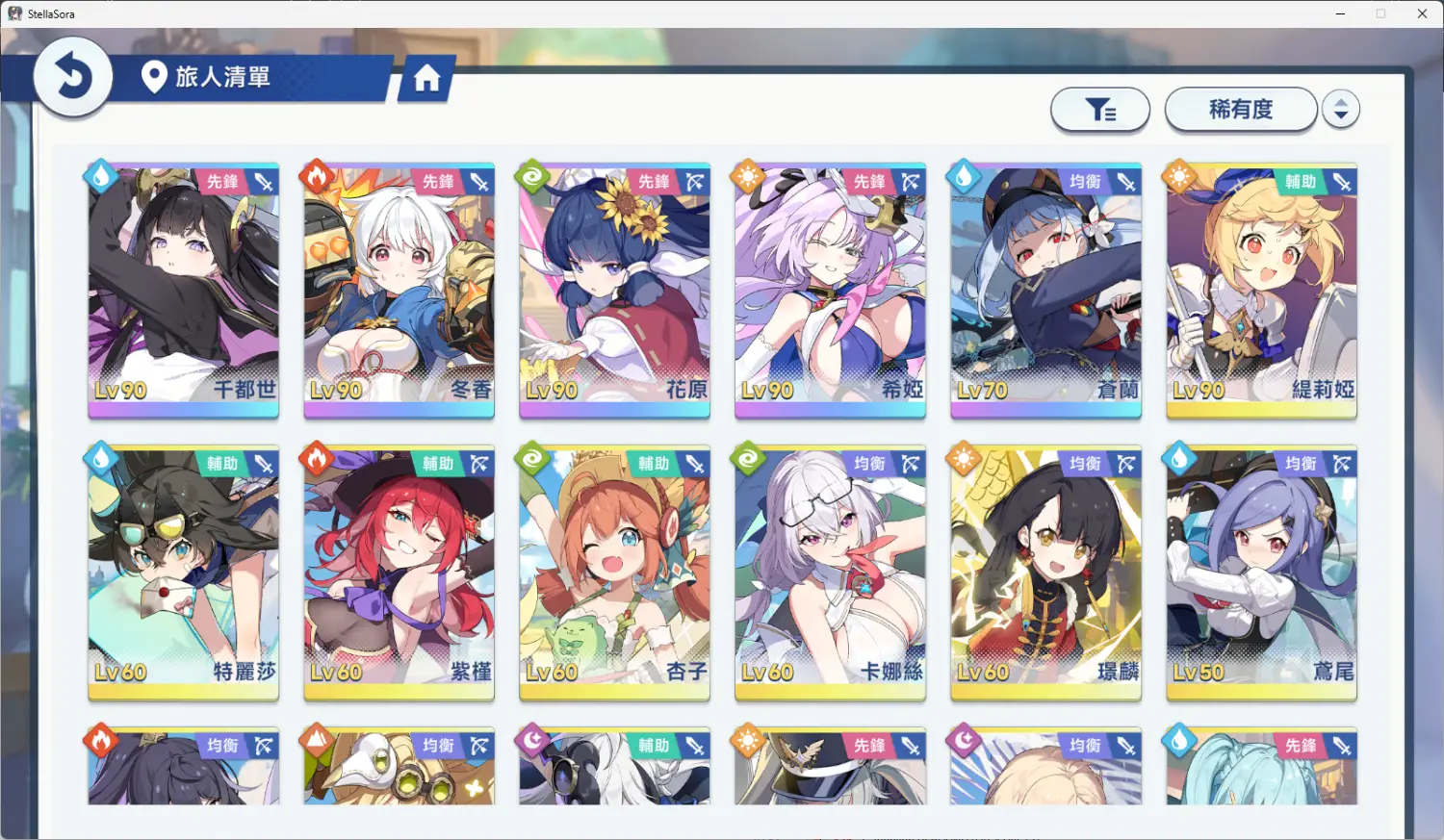
Task: Select the 希婭 character card
Action: (x=830, y=289)
